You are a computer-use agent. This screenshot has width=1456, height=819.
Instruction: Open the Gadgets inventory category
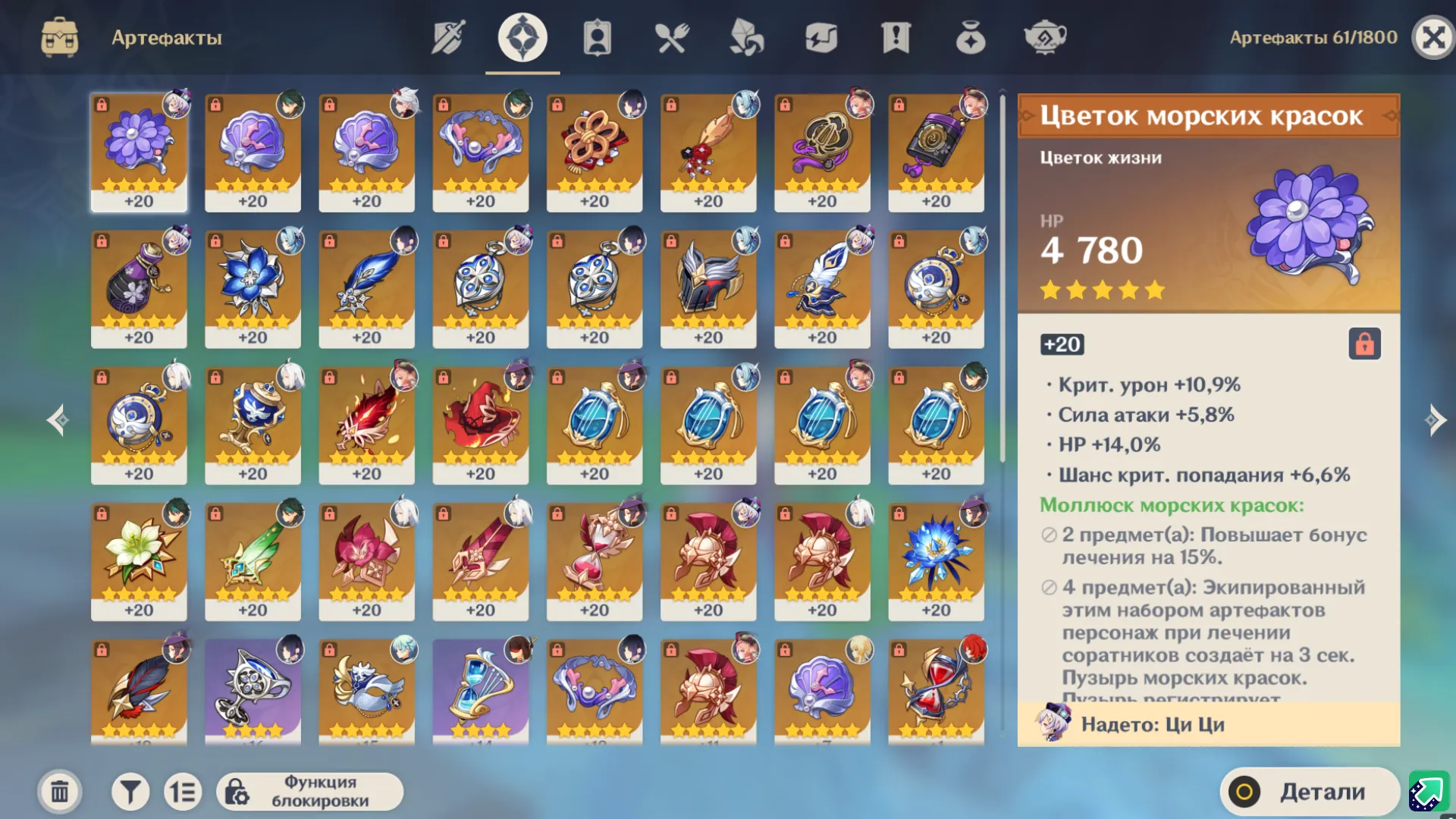823,36
